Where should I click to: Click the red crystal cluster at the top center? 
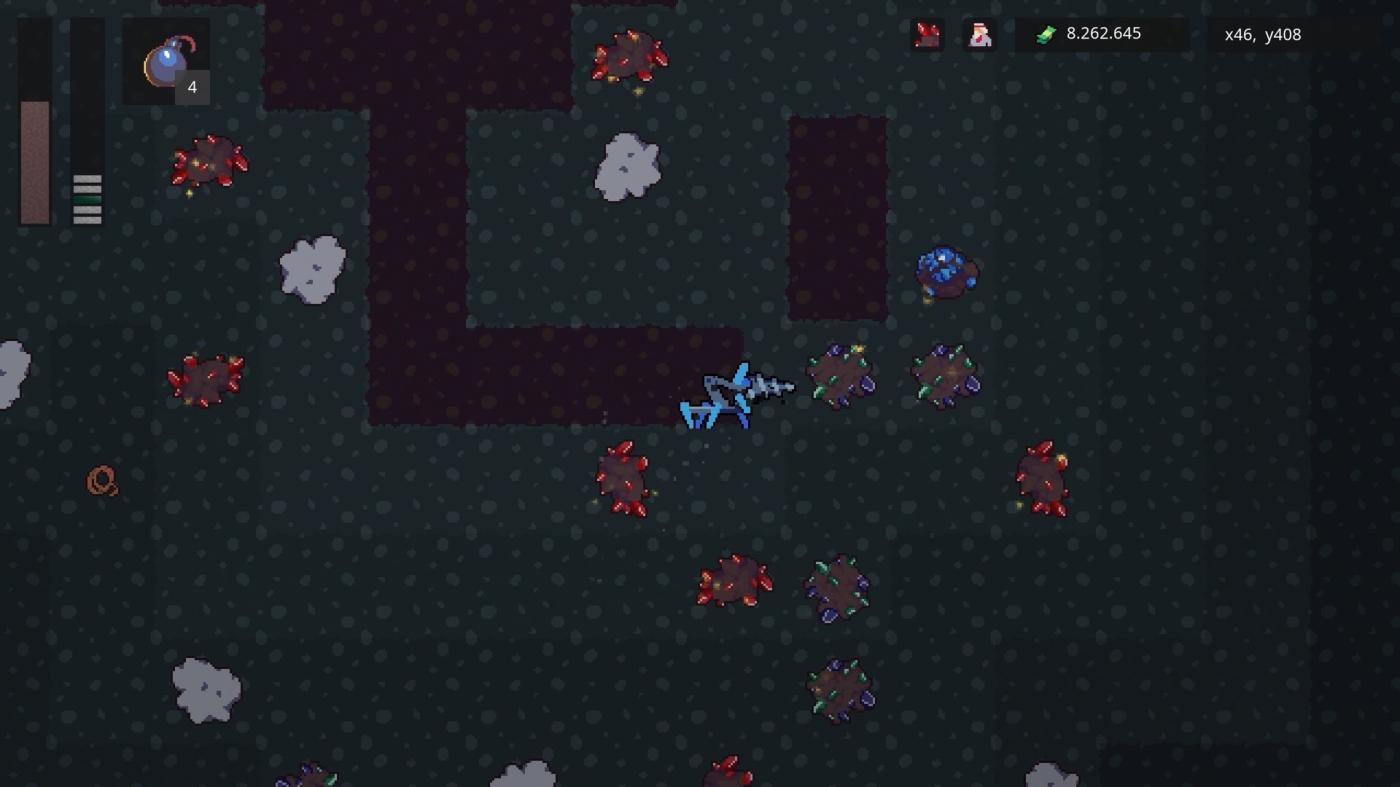[x=627, y=55]
